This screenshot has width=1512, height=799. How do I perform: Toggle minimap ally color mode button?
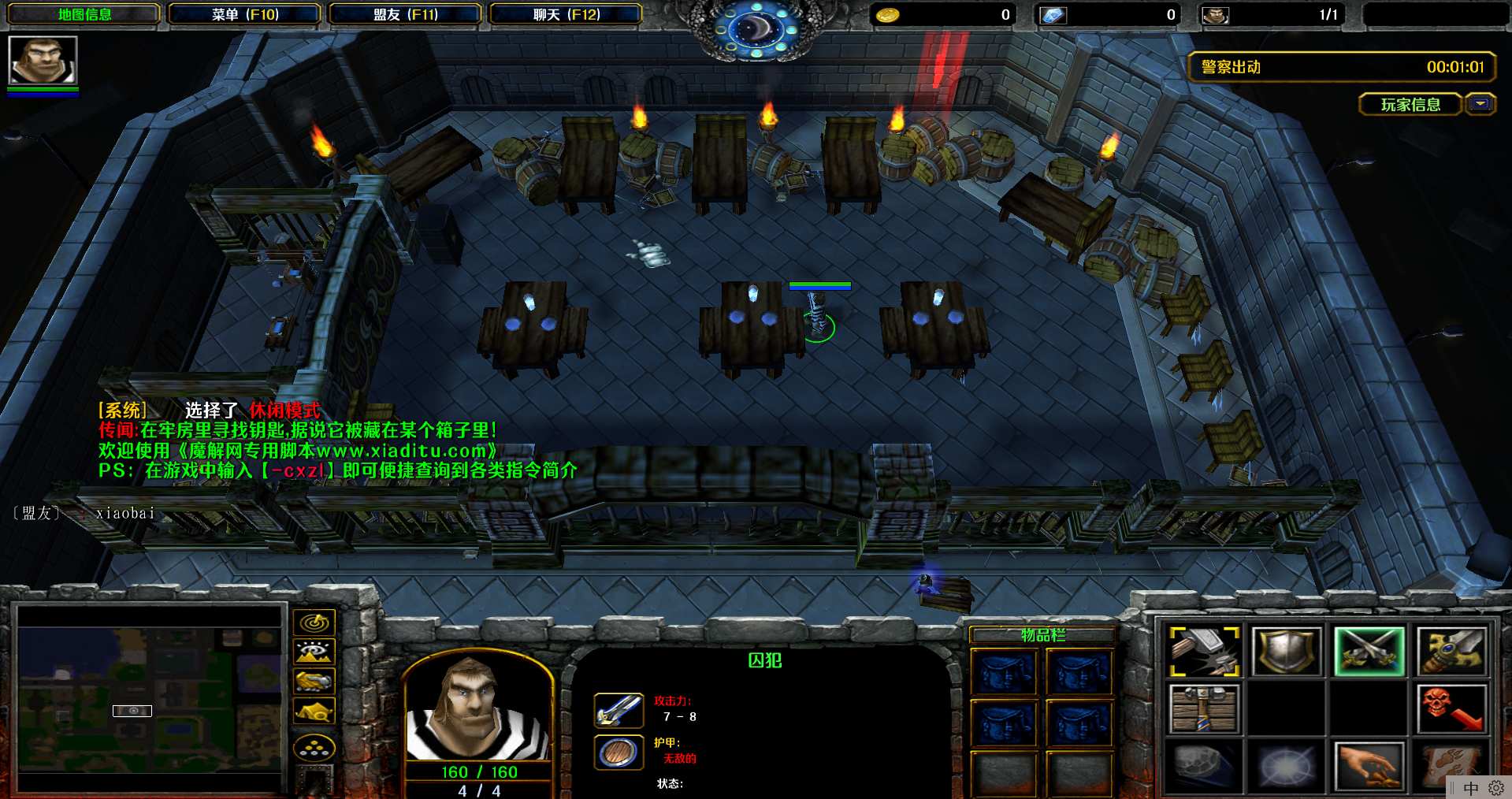[x=314, y=681]
